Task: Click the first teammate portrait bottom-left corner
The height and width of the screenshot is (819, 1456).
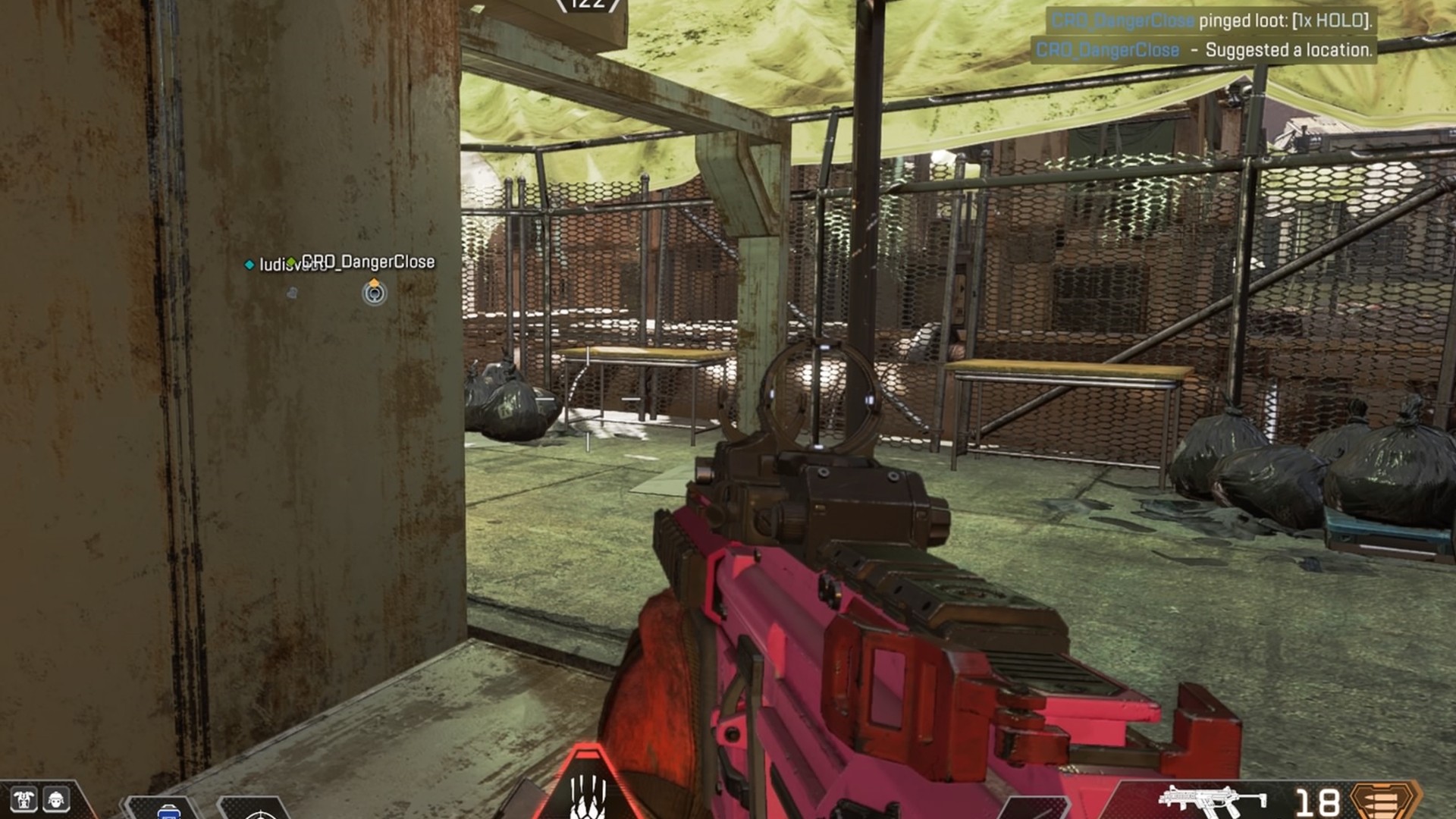Action: point(24,799)
